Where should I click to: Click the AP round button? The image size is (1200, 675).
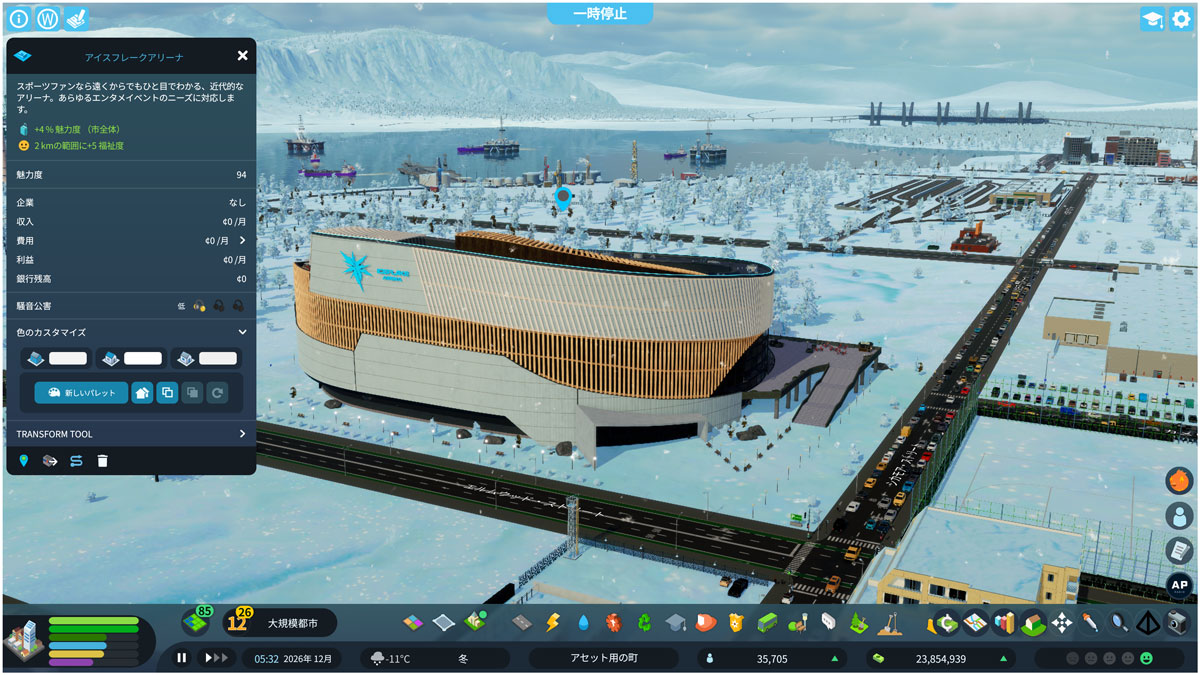coord(1179,586)
